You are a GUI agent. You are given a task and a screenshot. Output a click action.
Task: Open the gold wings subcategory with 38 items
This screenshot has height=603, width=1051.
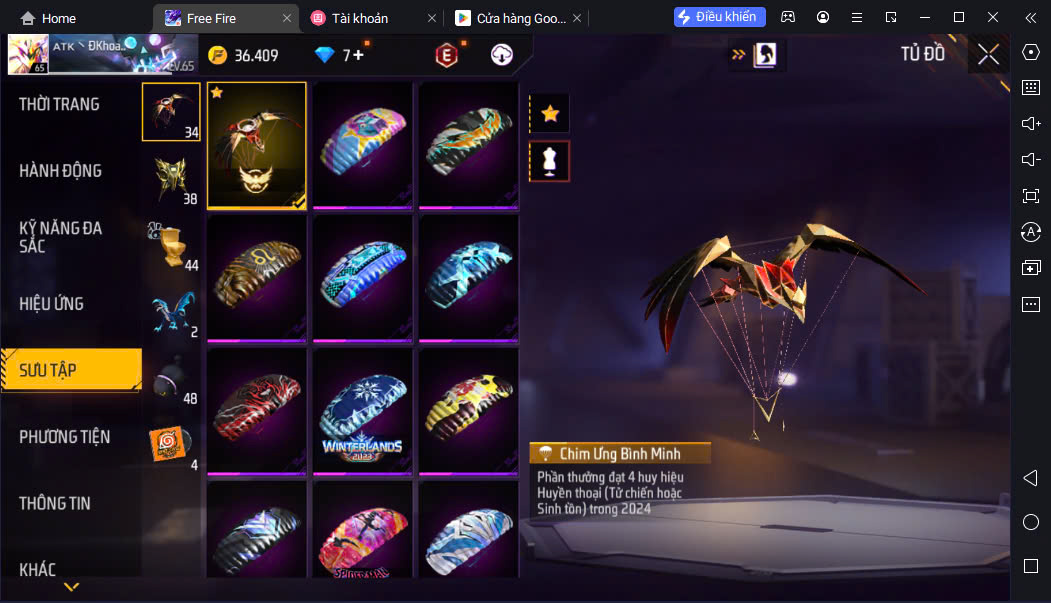click(x=171, y=180)
